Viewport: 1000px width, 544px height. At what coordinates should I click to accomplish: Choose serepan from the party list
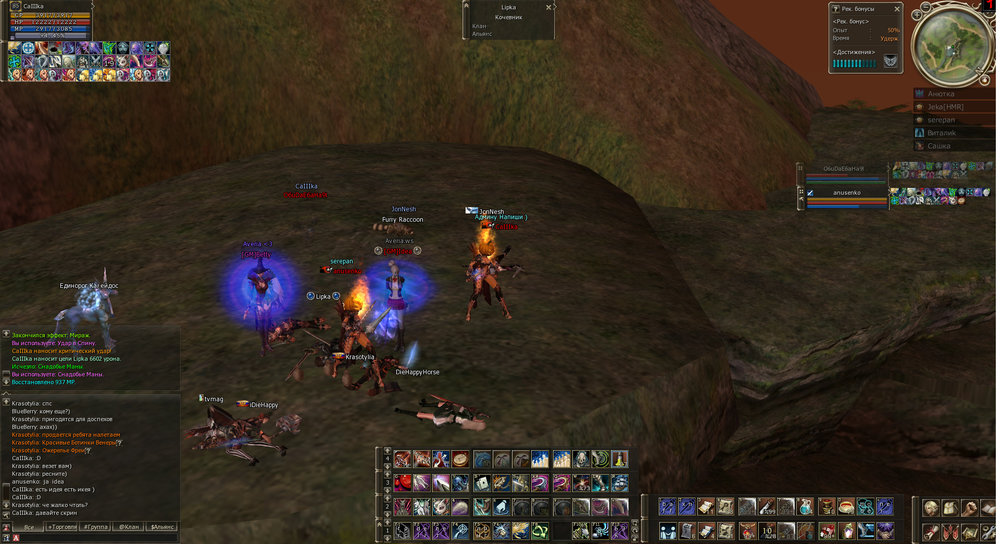[x=953, y=120]
